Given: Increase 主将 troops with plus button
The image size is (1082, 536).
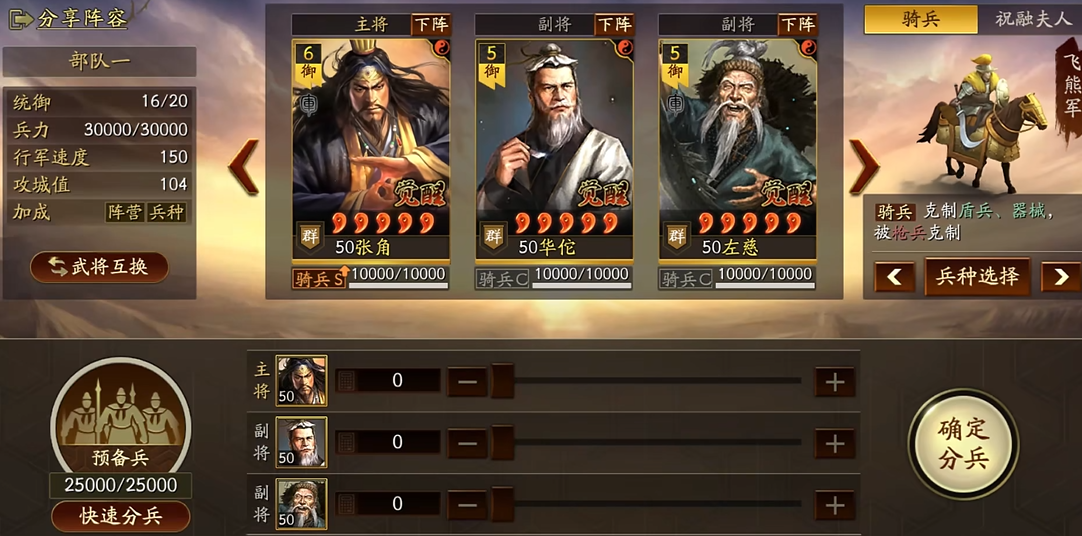Looking at the screenshot, I should tap(835, 381).
